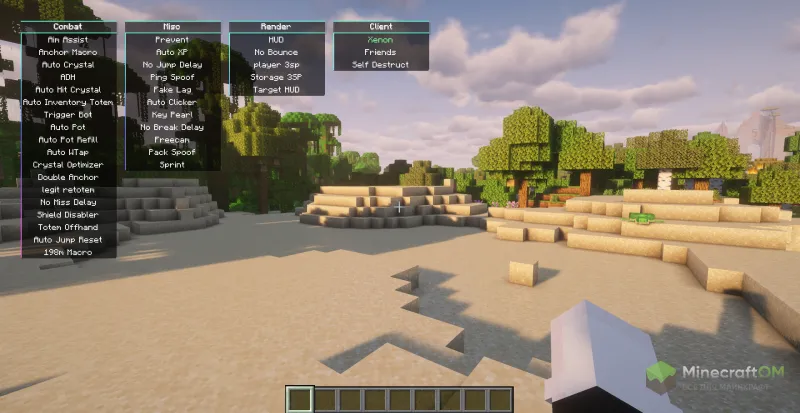
Task: Toggle the HUD render module
Action: point(276,39)
